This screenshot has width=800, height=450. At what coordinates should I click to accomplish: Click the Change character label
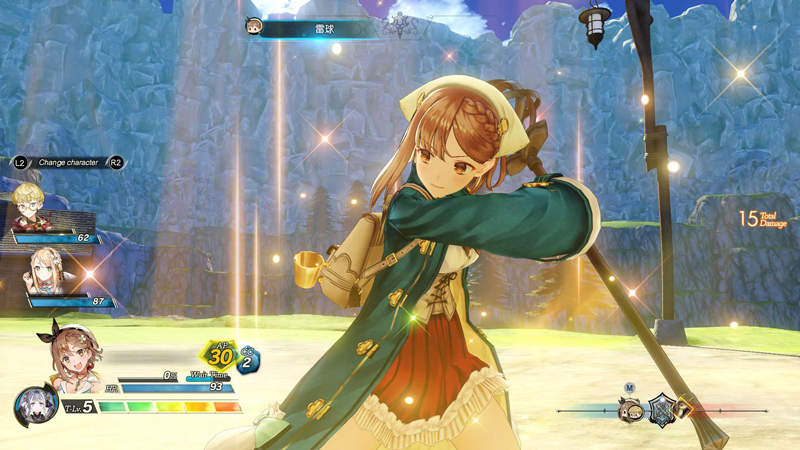coord(69,161)
